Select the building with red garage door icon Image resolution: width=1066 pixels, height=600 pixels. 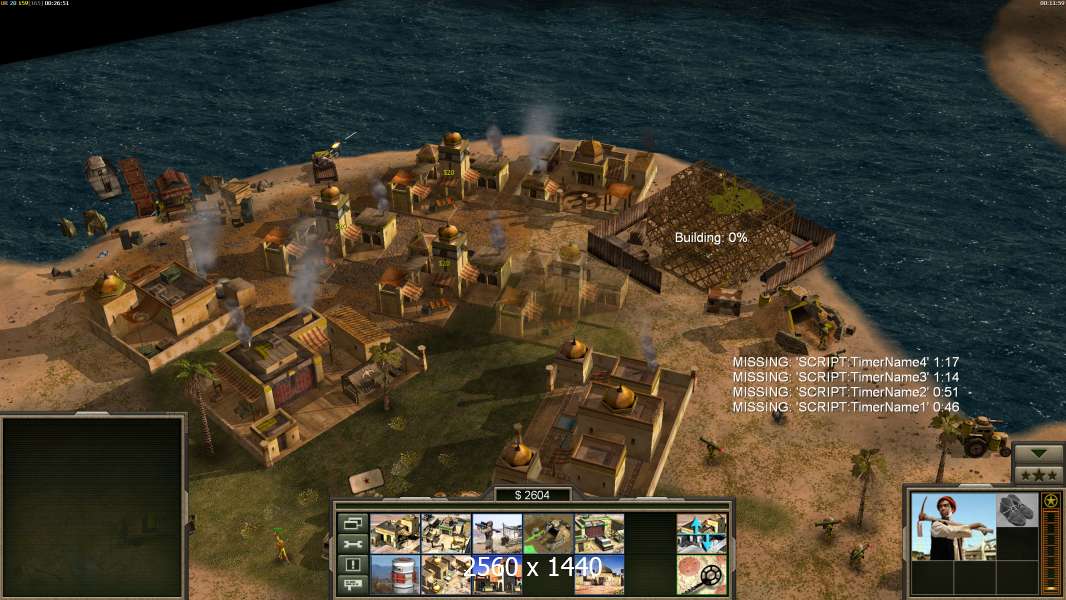point(599,533)
